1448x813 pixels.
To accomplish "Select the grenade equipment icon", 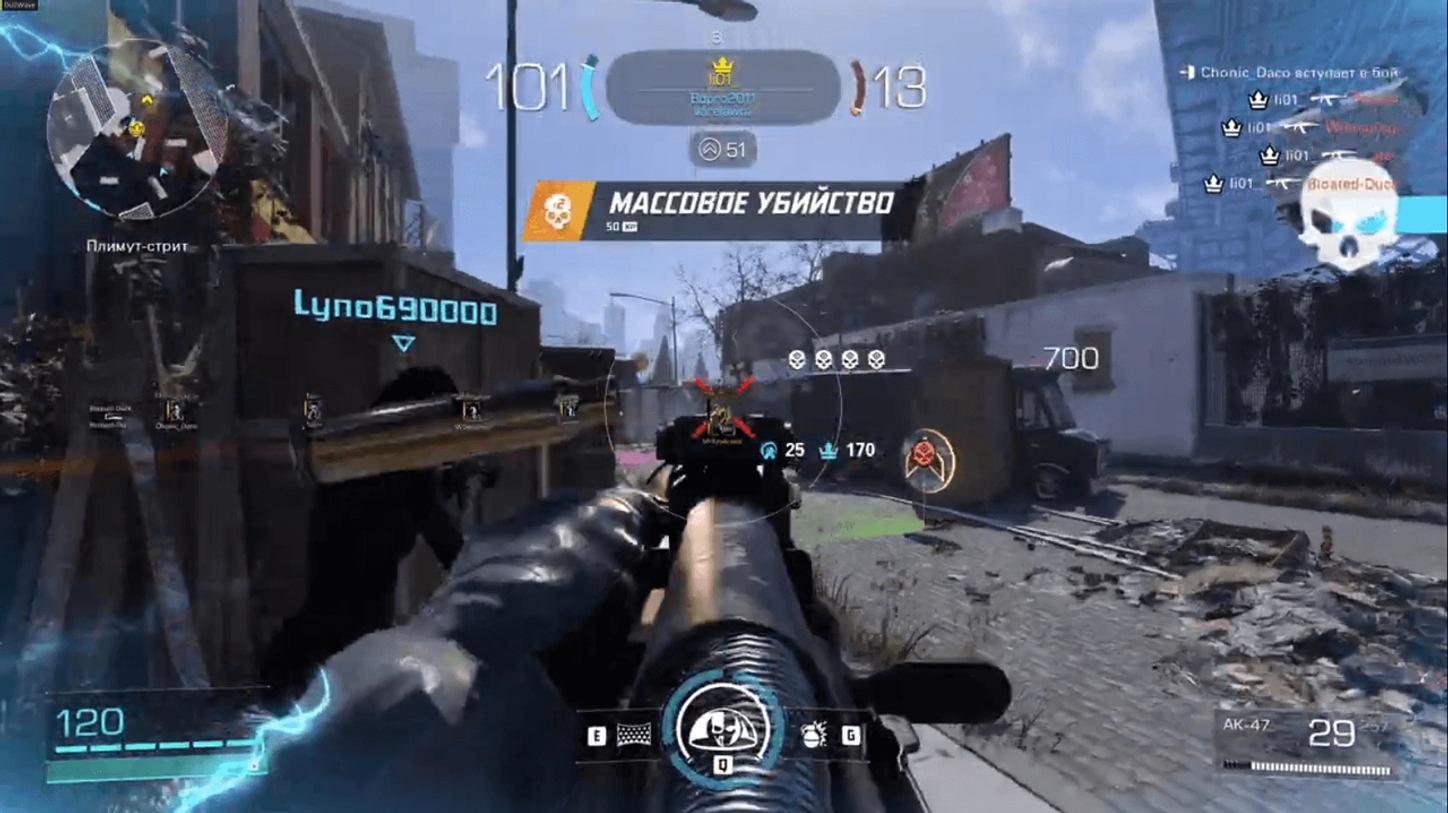I will tap(814, 736).
